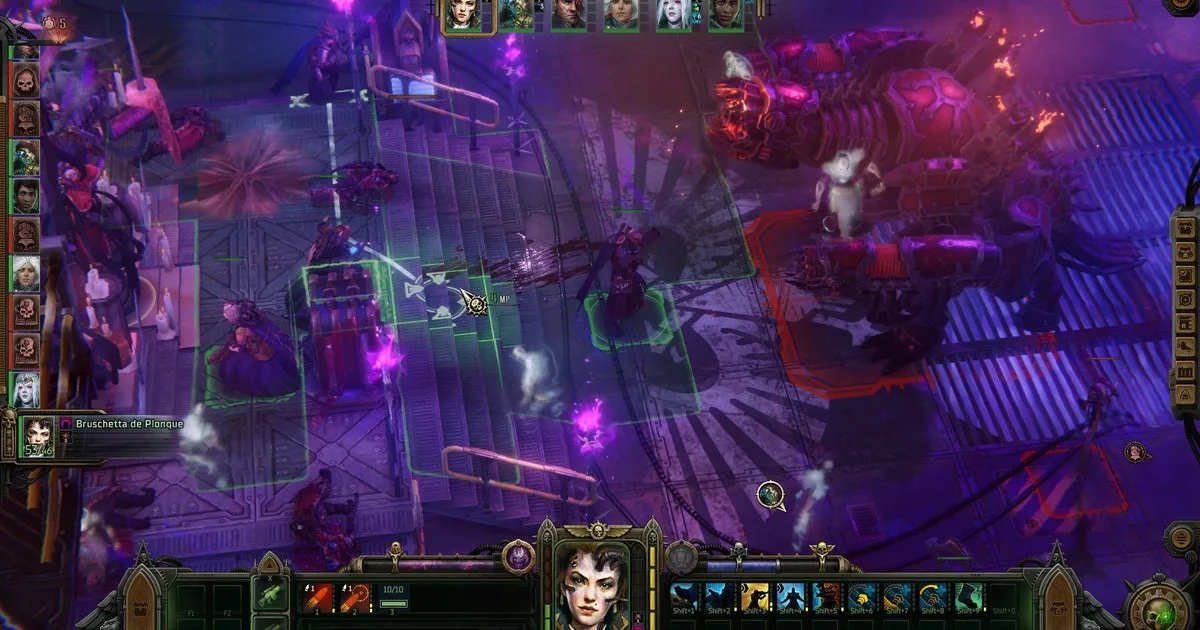The height and width of the screenshot is (630, 1200).
Task: Activate the second red burst-fire attack ability
Action: click(x=355, y=596)
